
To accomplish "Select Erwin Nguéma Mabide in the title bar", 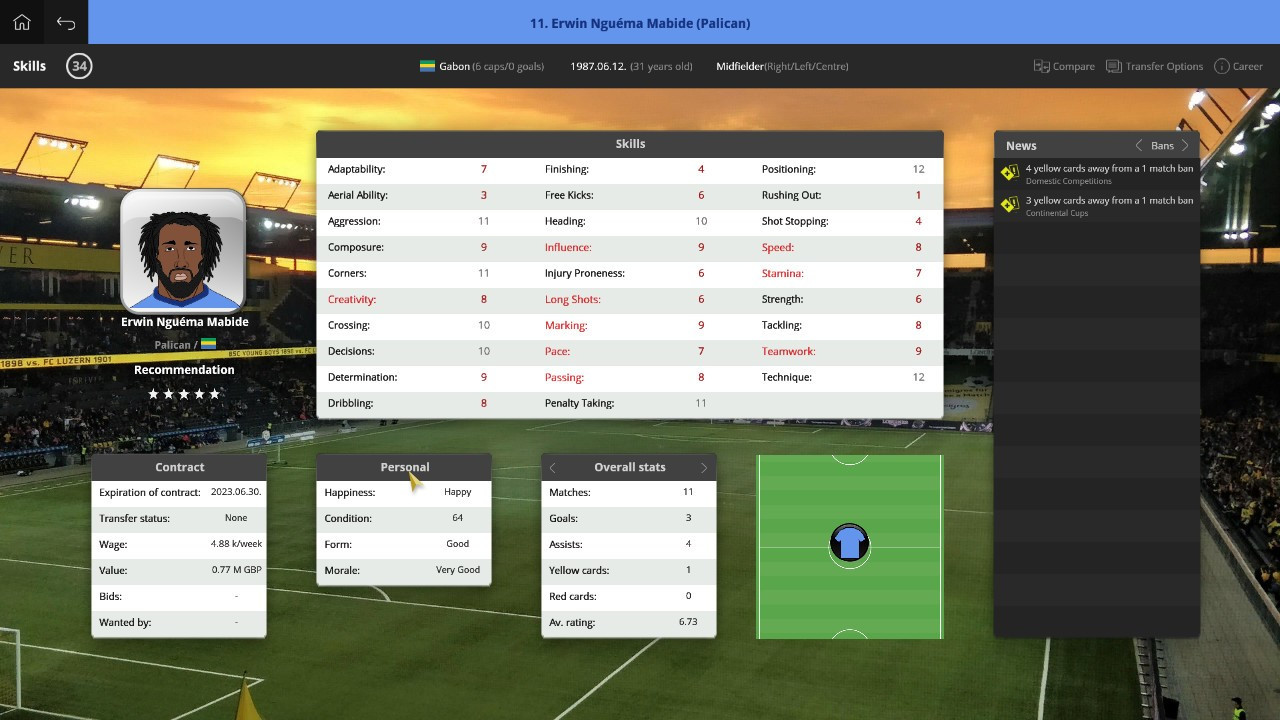I will pyautogui.click(x=640, y=22).
